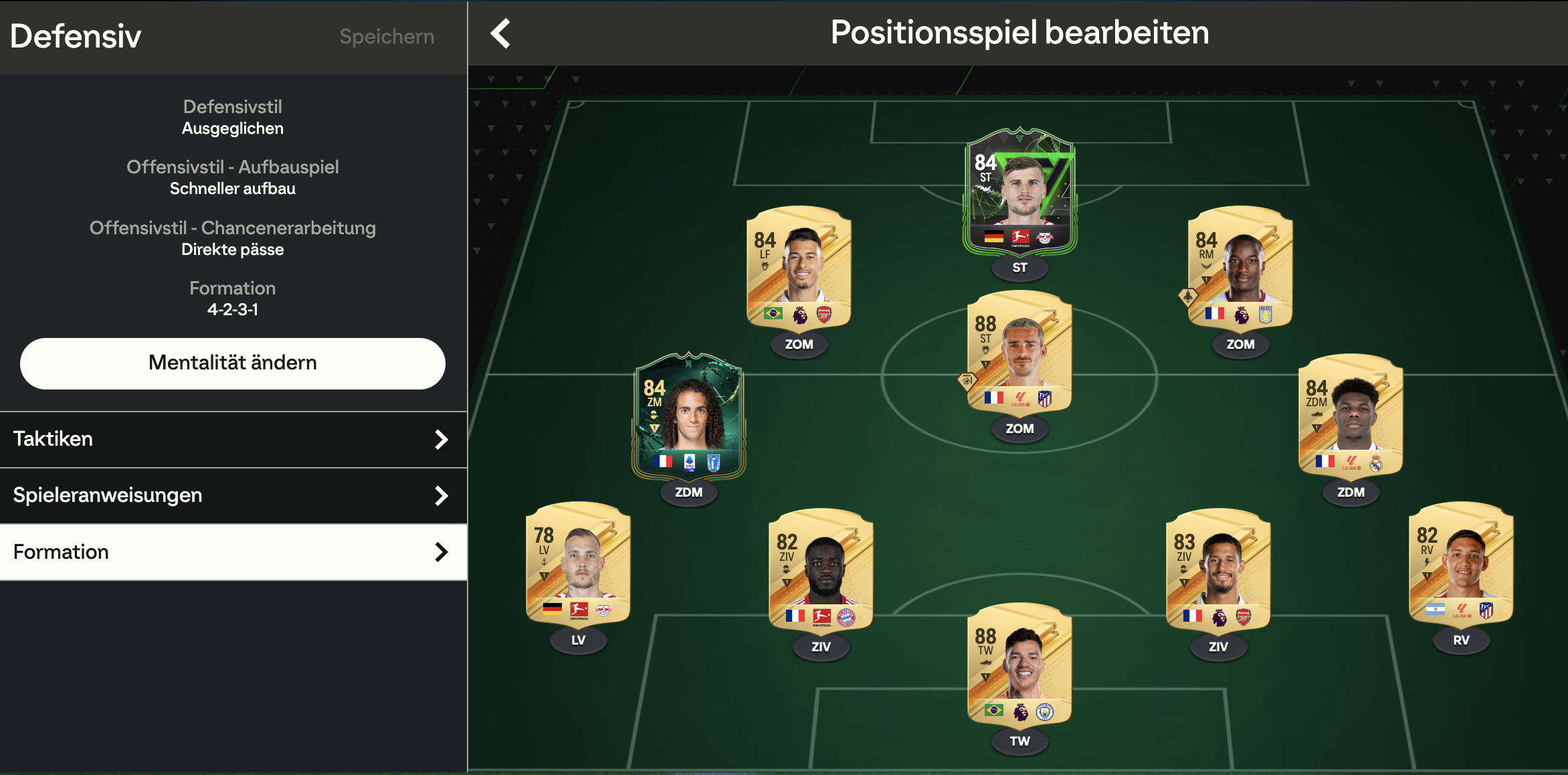Image resolution: width=1568 pixels, height=775 pixels.
Task: Go back using the left arrow
Action: pyautogui.click(x=500, y=33)
